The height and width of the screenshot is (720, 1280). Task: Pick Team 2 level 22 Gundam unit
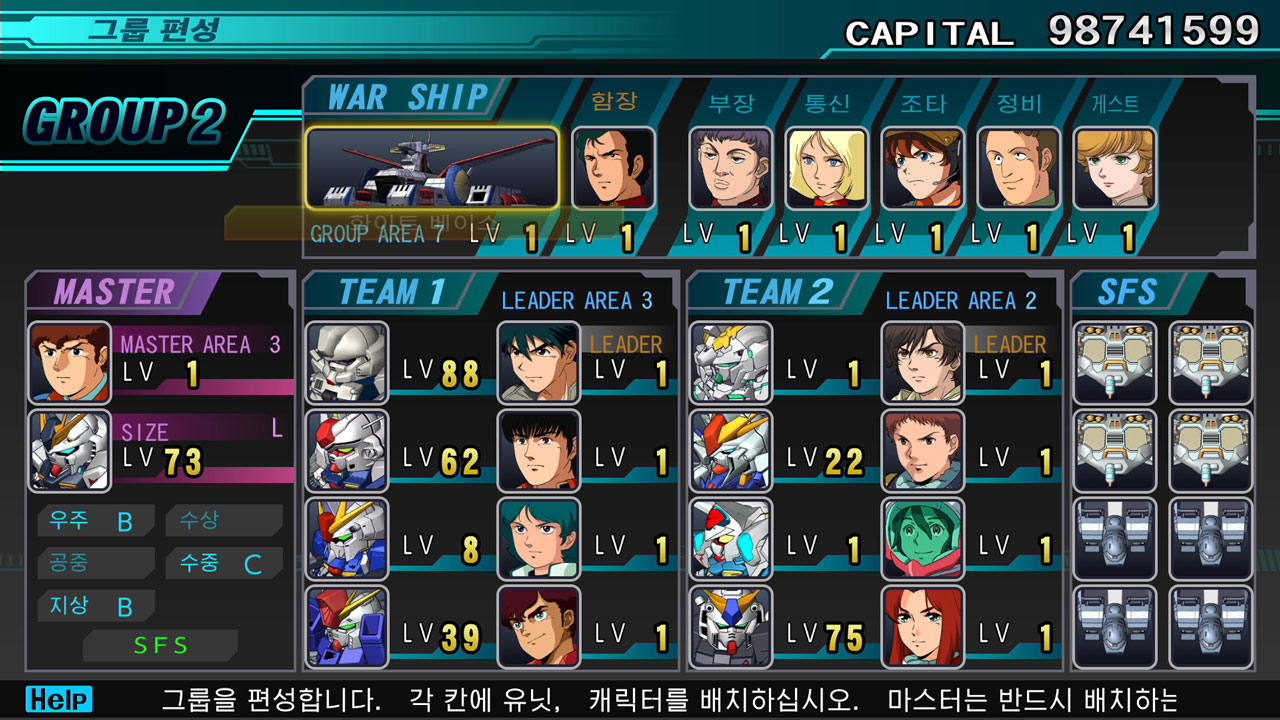[731, 450]
